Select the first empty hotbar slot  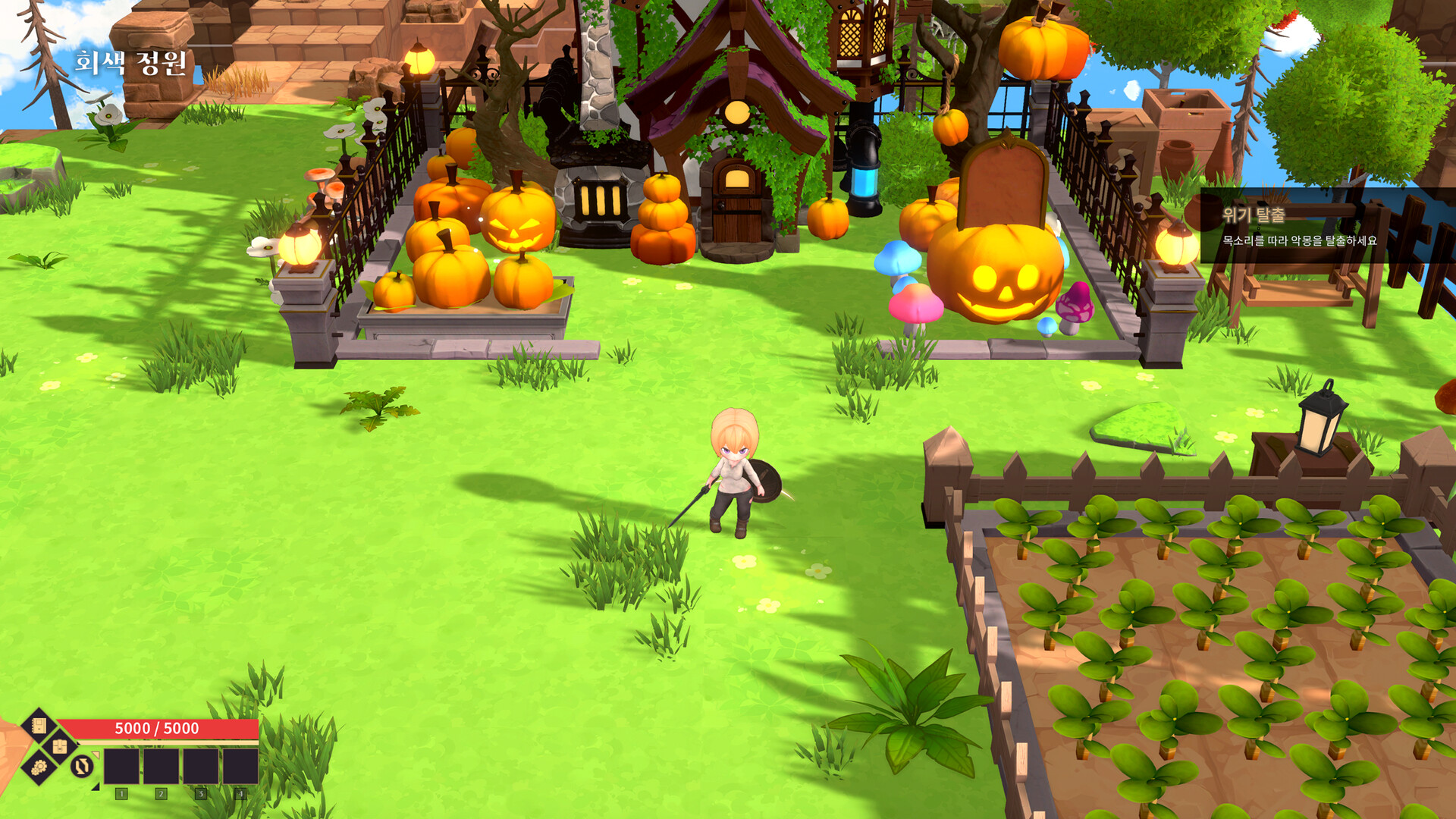pos(121,766)
